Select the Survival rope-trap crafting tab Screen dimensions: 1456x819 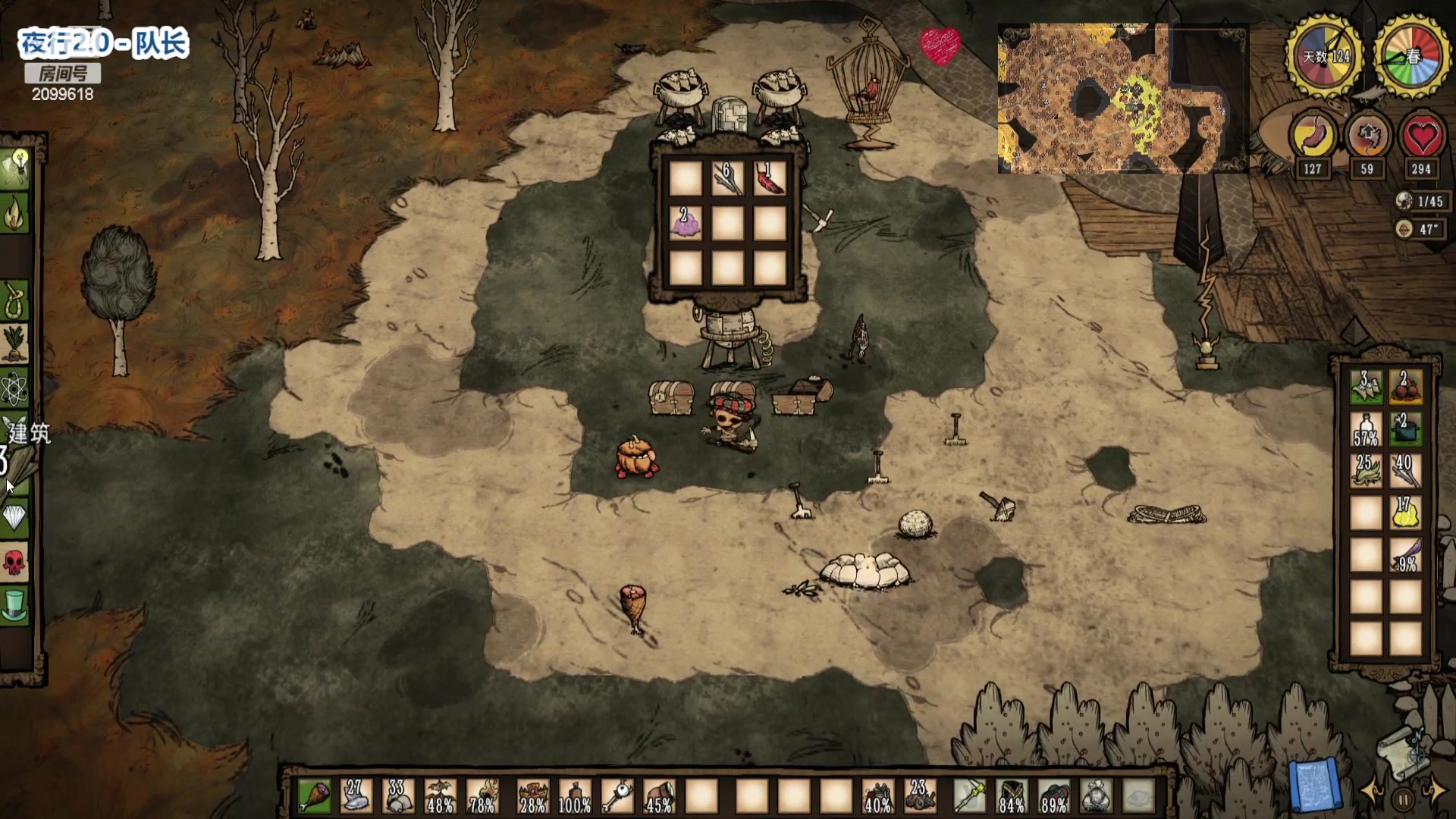pos(15,301)
